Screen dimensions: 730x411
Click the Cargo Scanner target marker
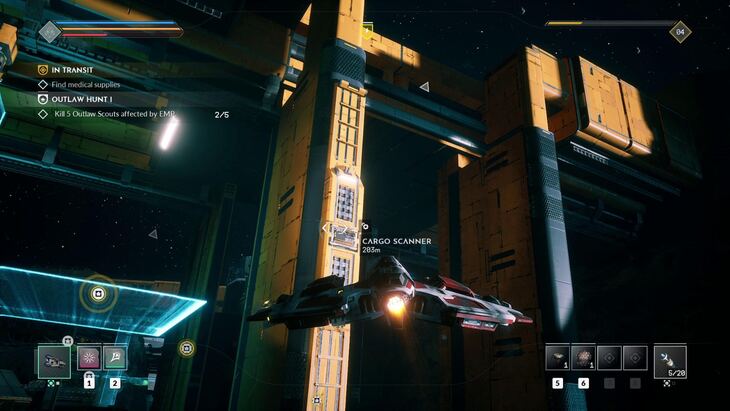[x=366, y=227]
